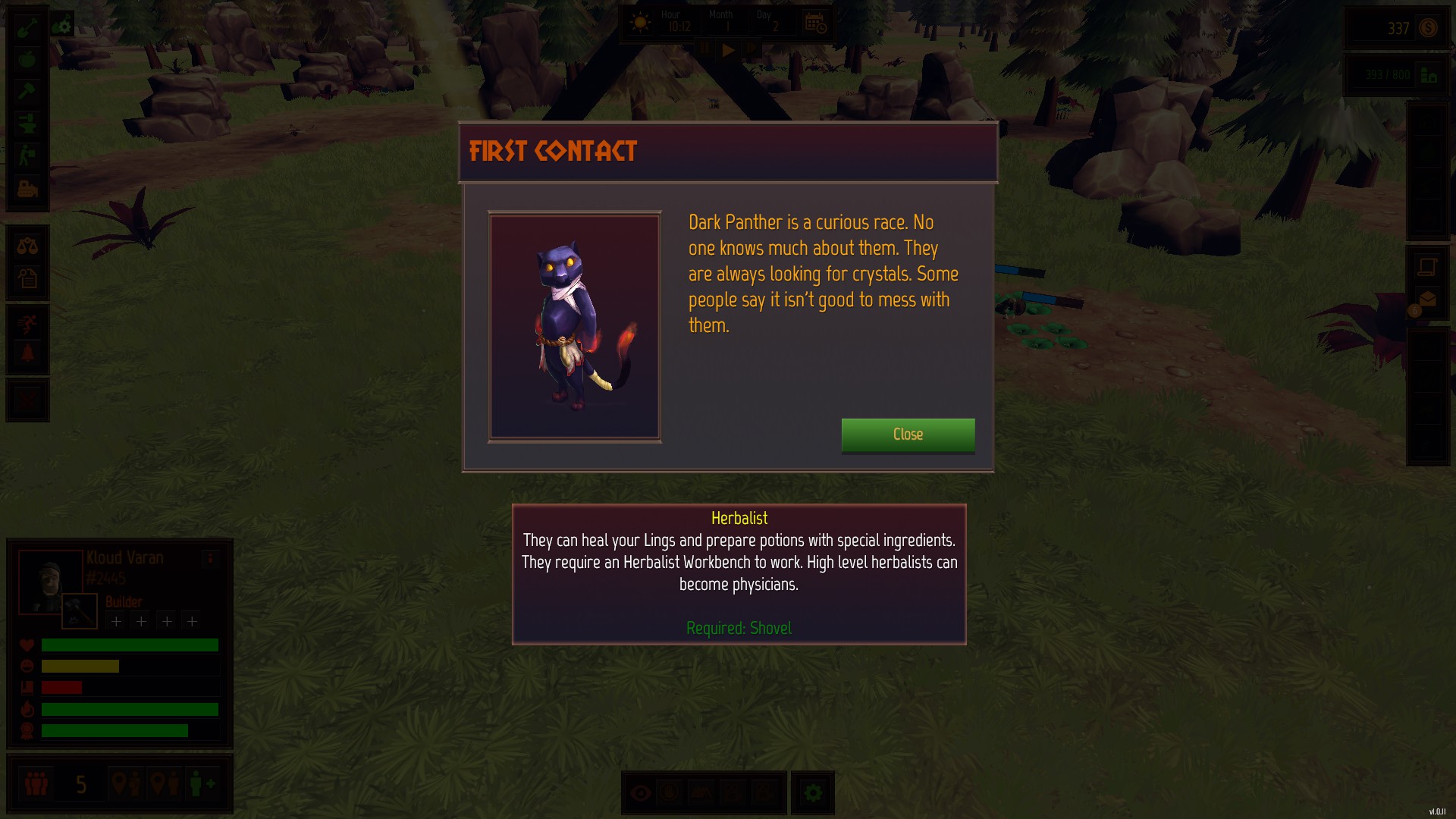Activate the bulldozer demolish tool
Screen dimensions: 1456x819
(x=27, y=187)
